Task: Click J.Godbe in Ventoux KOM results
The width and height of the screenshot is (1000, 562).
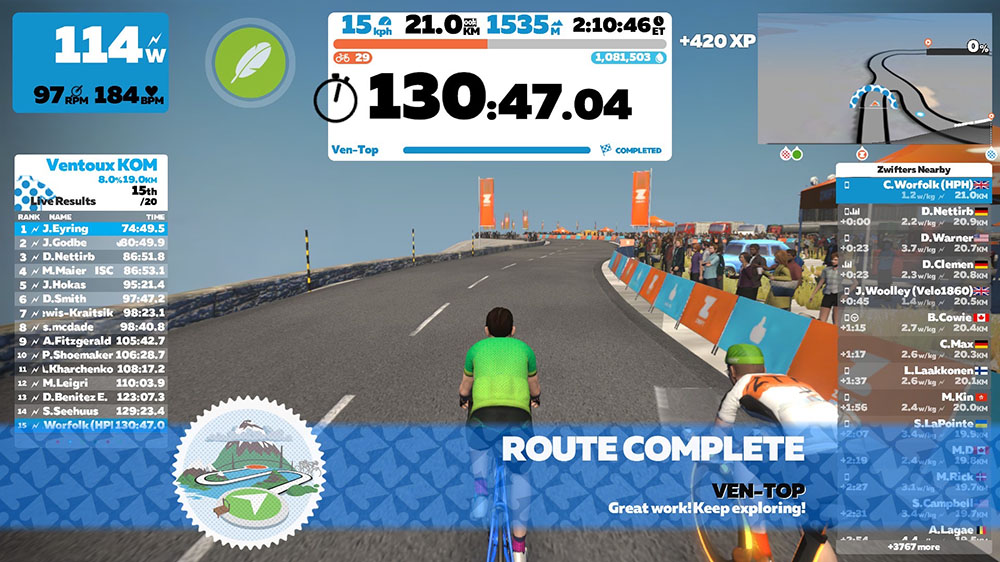Action: click(x=91, y=243)
